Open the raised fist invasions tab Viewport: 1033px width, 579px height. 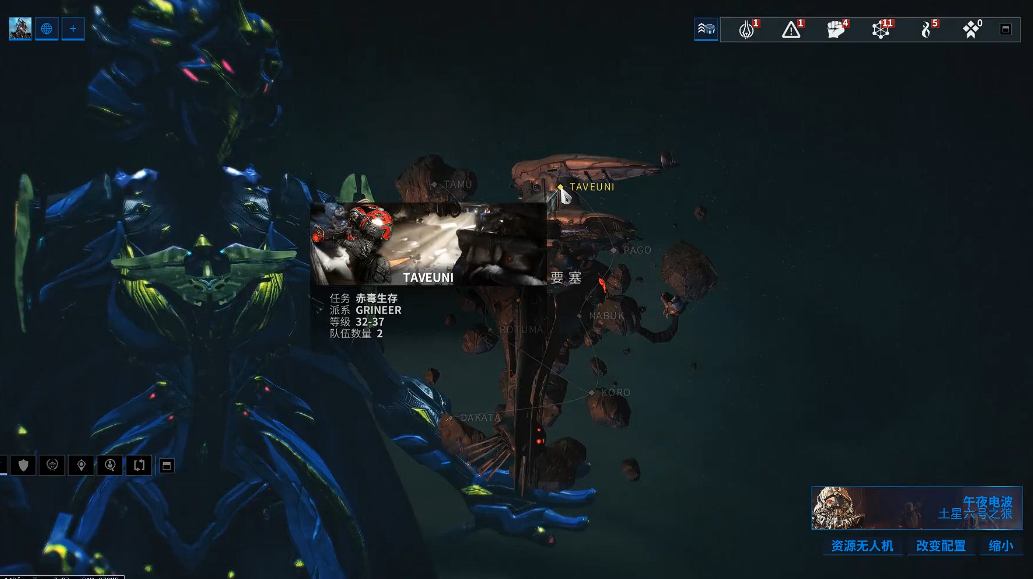837,30
